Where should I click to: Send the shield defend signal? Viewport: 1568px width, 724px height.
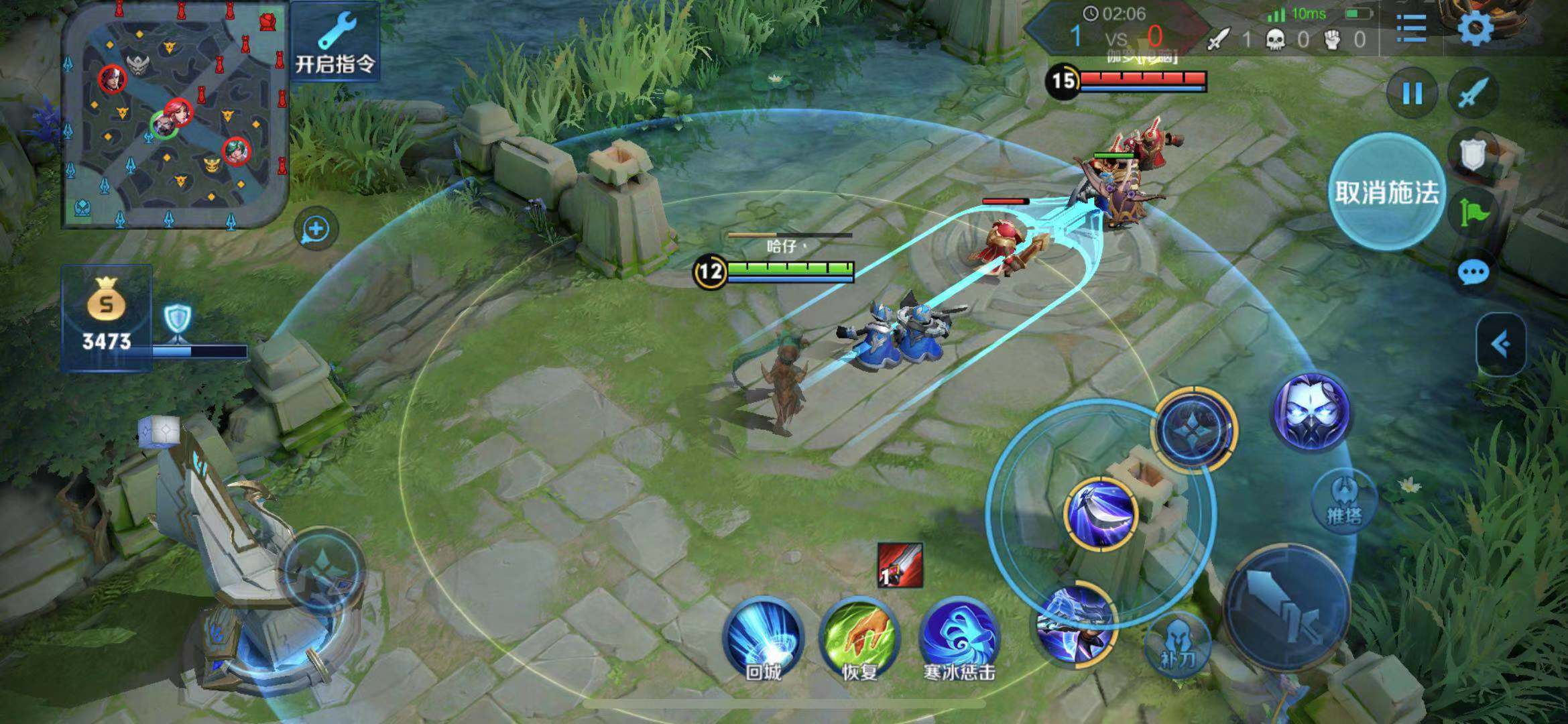[x=1473, y=154]
